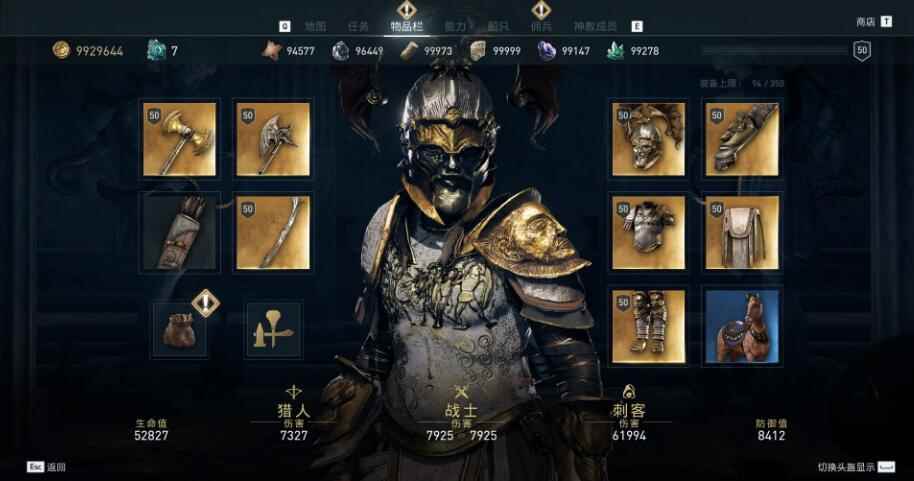Choose the battle axe weapon slot
Image resolution: width=914 pixels, height=481 pixels.
[x=273, y=139]
